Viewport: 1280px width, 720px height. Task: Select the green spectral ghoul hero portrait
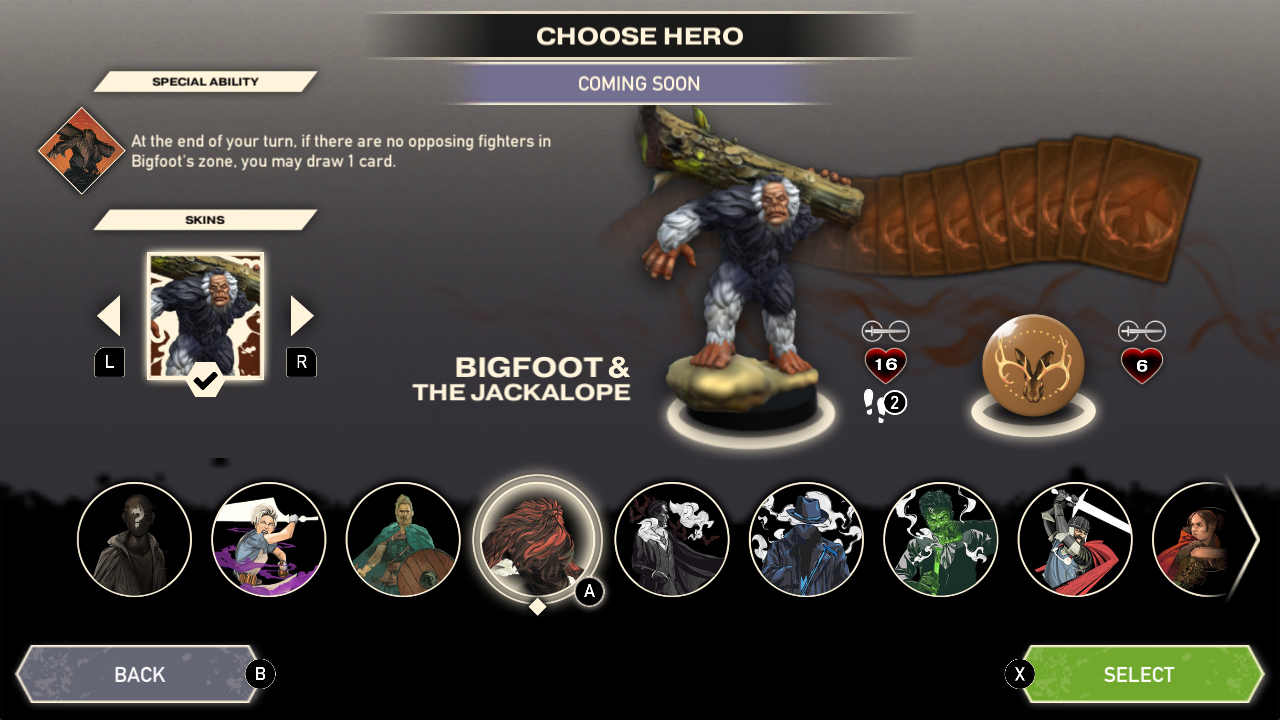click(x=941, y=540)
